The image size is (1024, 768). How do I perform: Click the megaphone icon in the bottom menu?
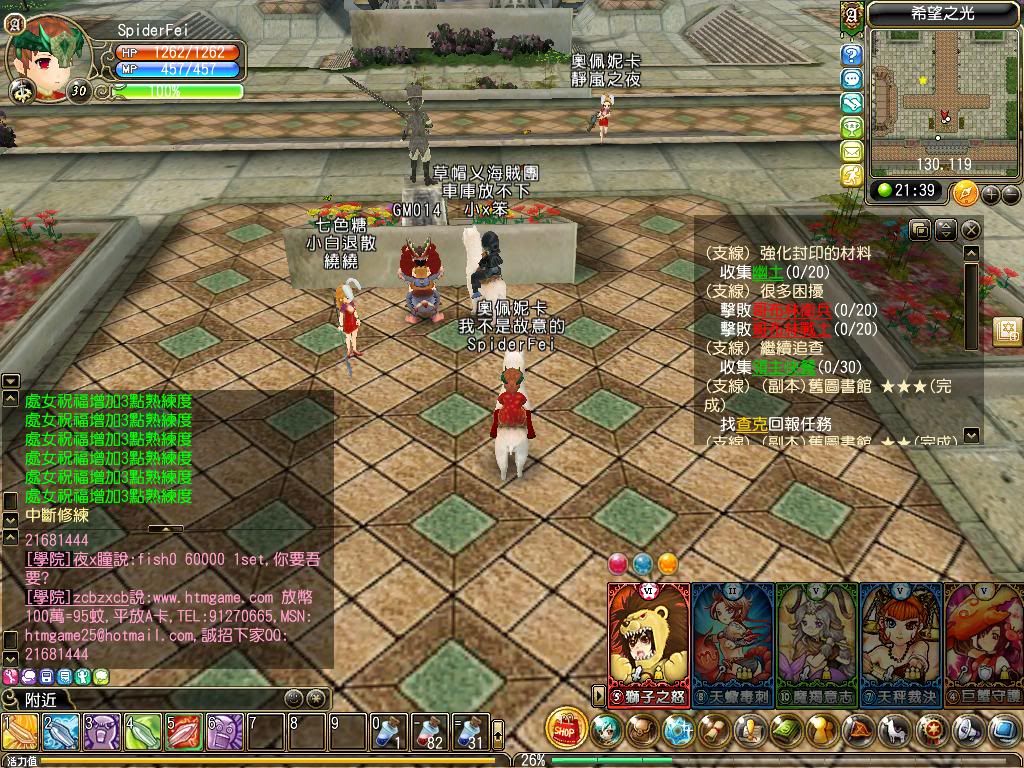tap(969, 730)
